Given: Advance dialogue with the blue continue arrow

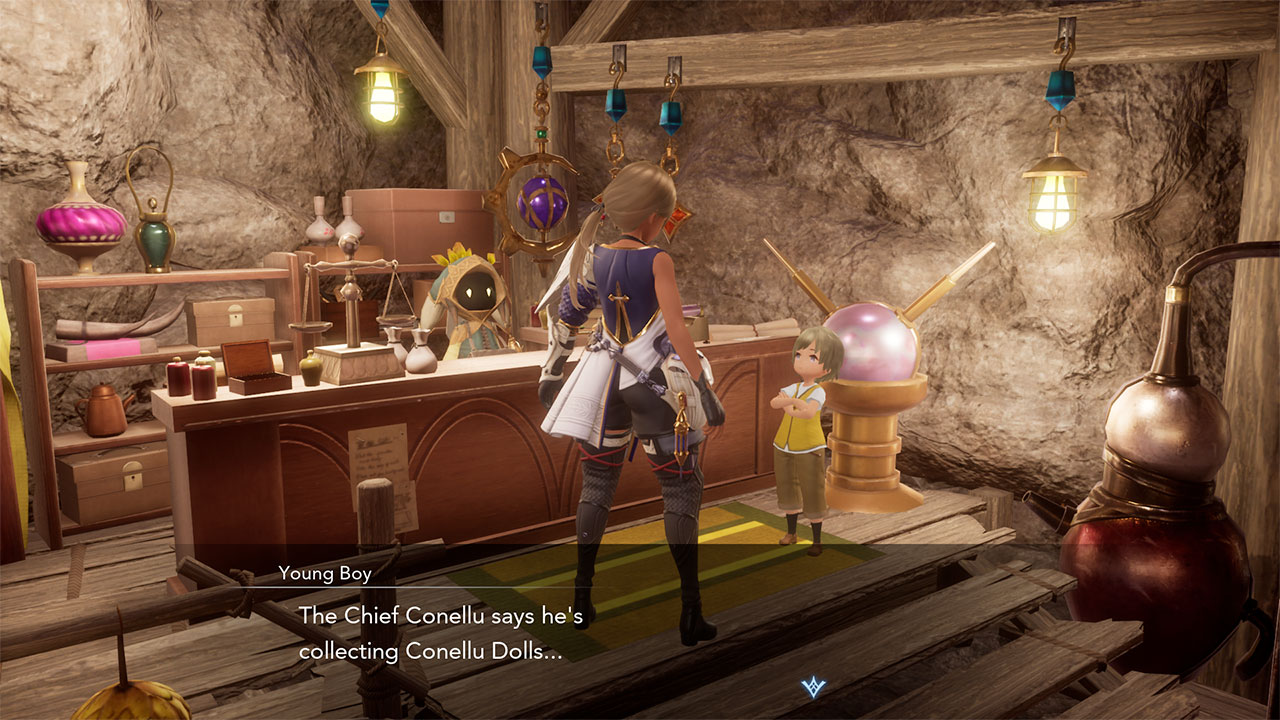Looking at the screenshot, I should pyautogui.click(x=813, y=687).
